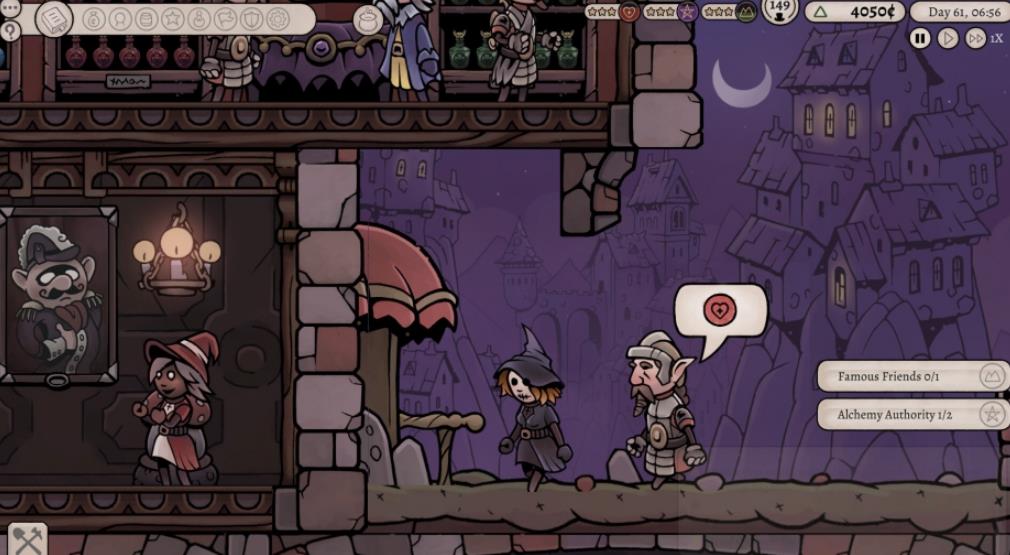Click the question mark help button
The width and height of the screenshot is (1010, 555).
11,31
